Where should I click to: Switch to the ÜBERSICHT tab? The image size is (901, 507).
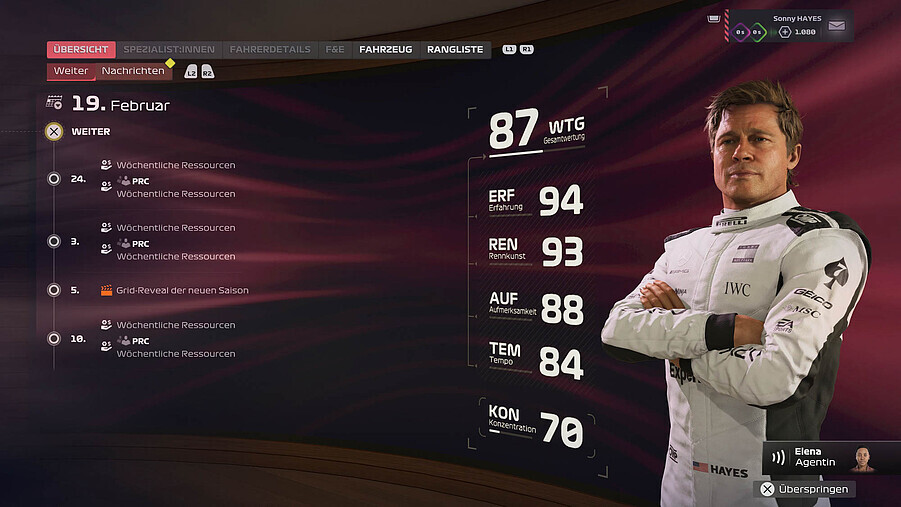click(x=81, y=49)
